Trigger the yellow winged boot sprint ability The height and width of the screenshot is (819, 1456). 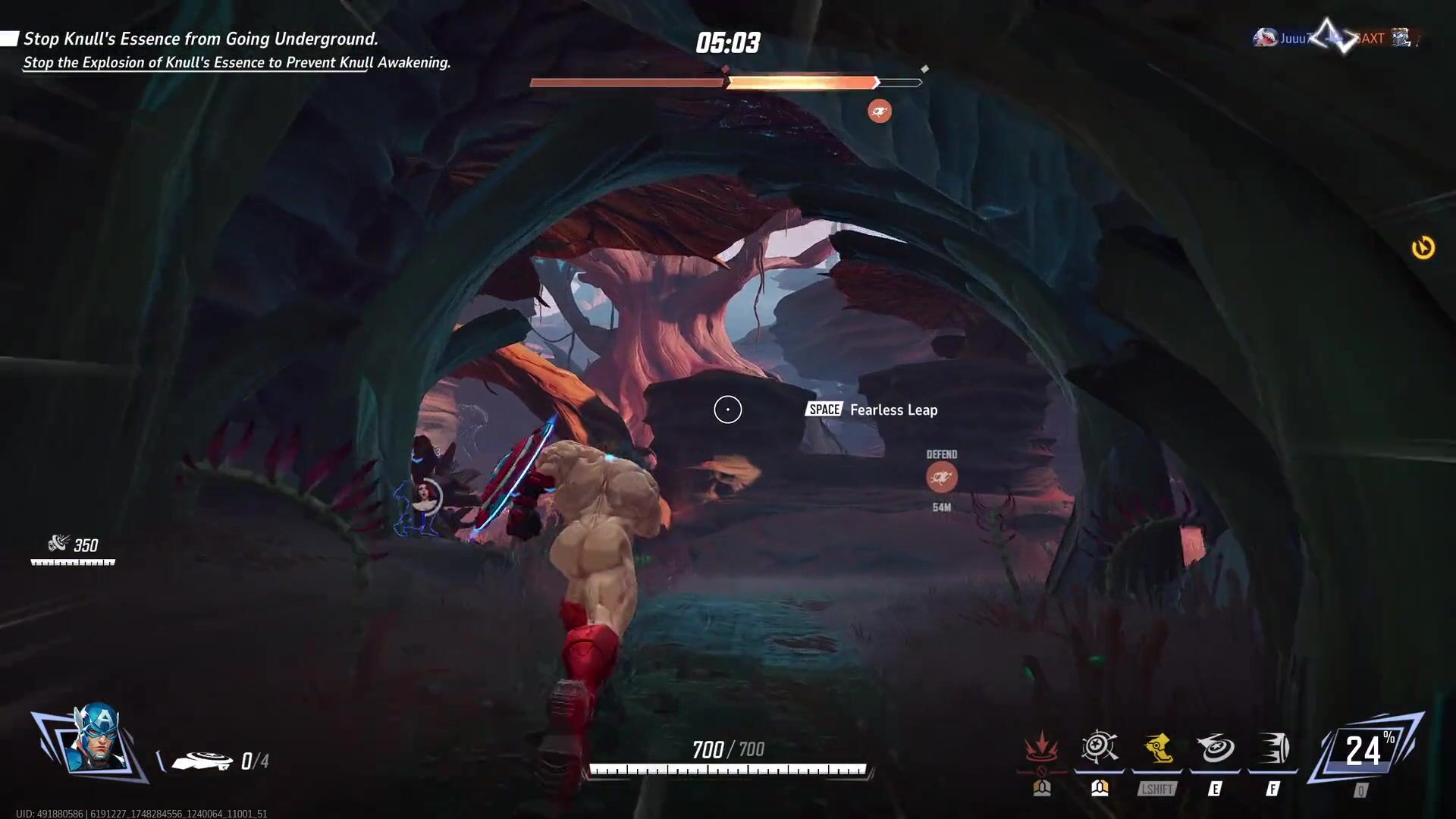(1157, 748)
